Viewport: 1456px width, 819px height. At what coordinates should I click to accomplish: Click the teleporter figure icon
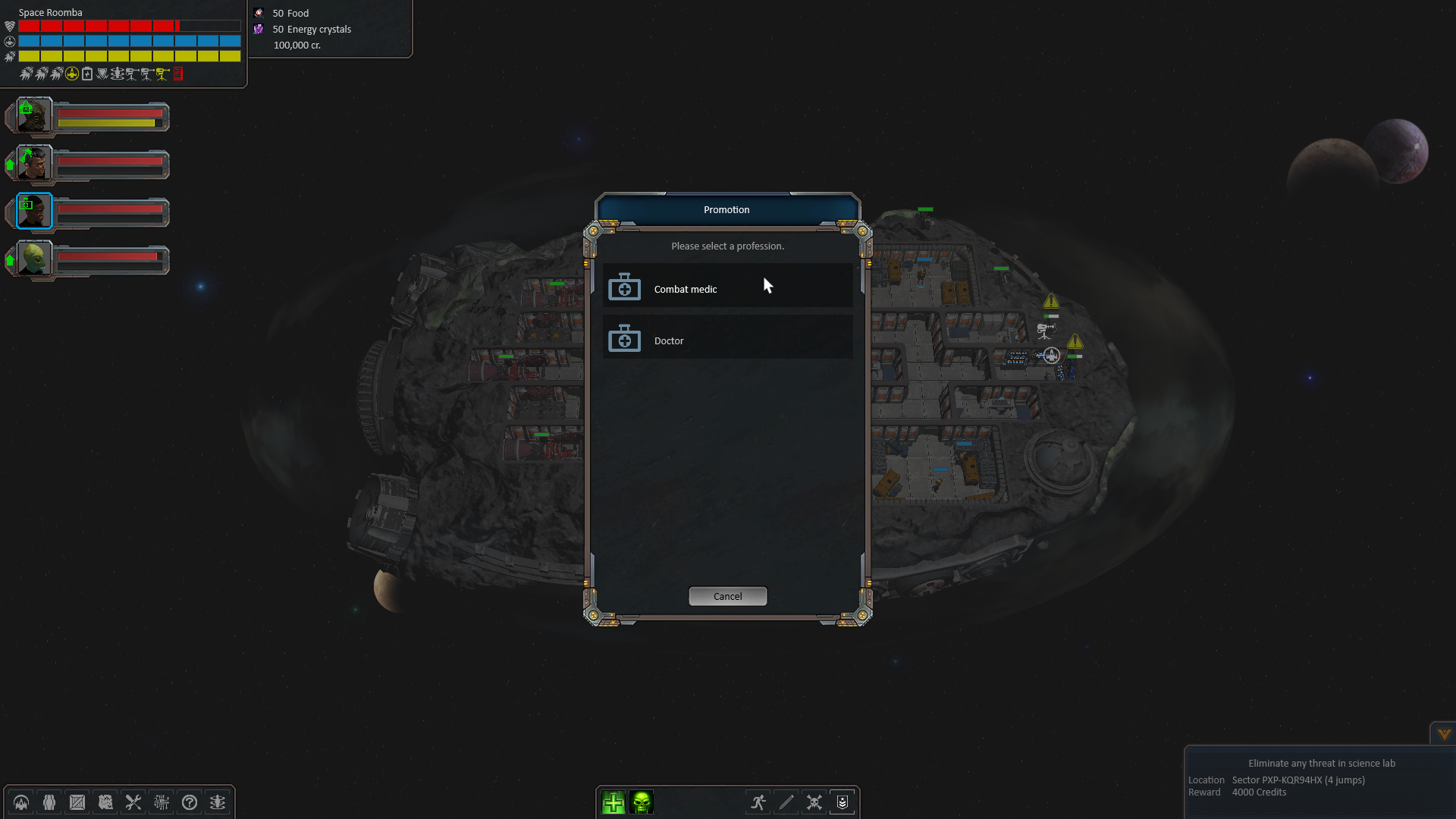[x=218, y=802]
